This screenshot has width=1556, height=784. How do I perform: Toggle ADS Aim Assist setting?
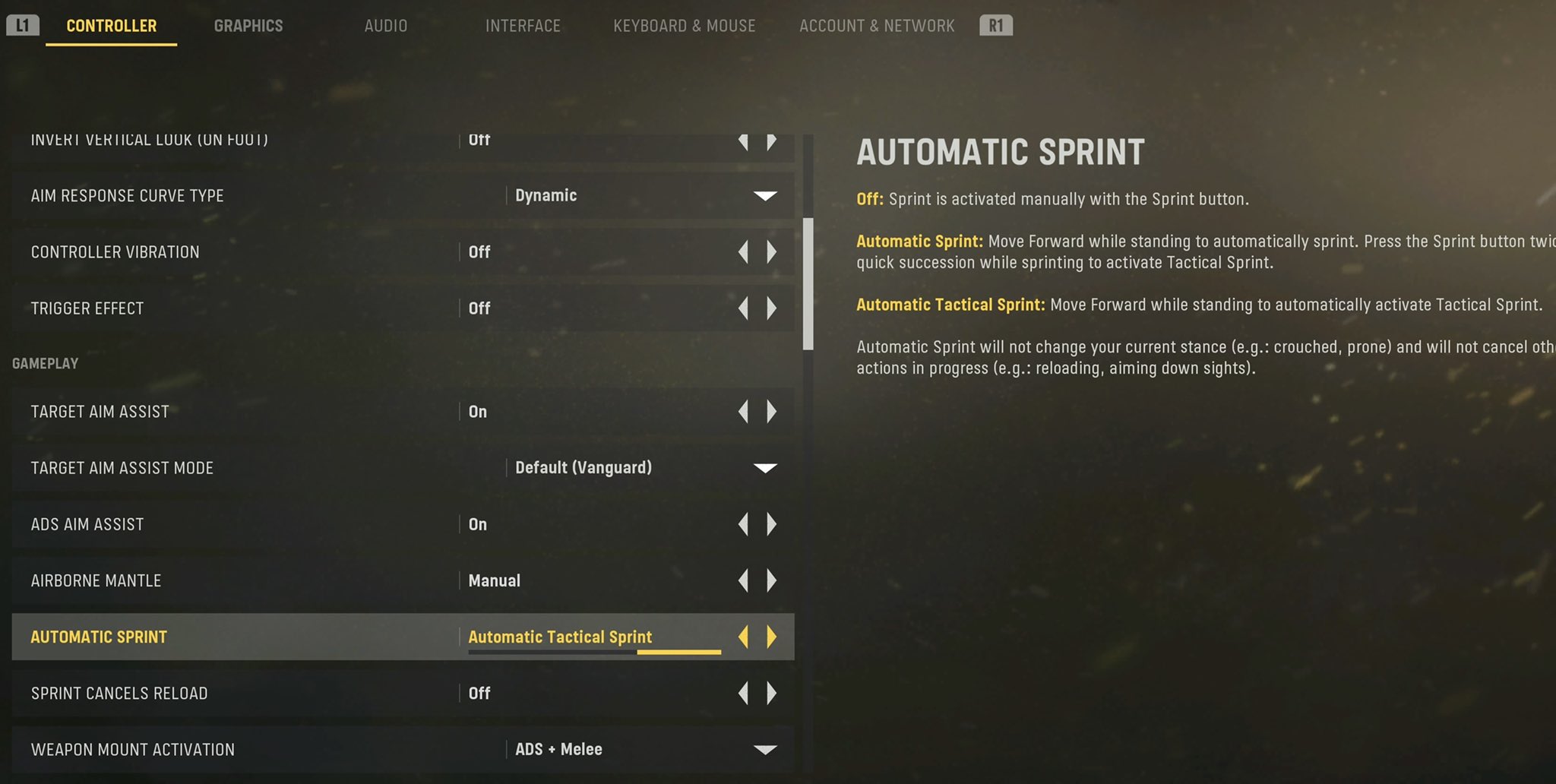(773, 524)
